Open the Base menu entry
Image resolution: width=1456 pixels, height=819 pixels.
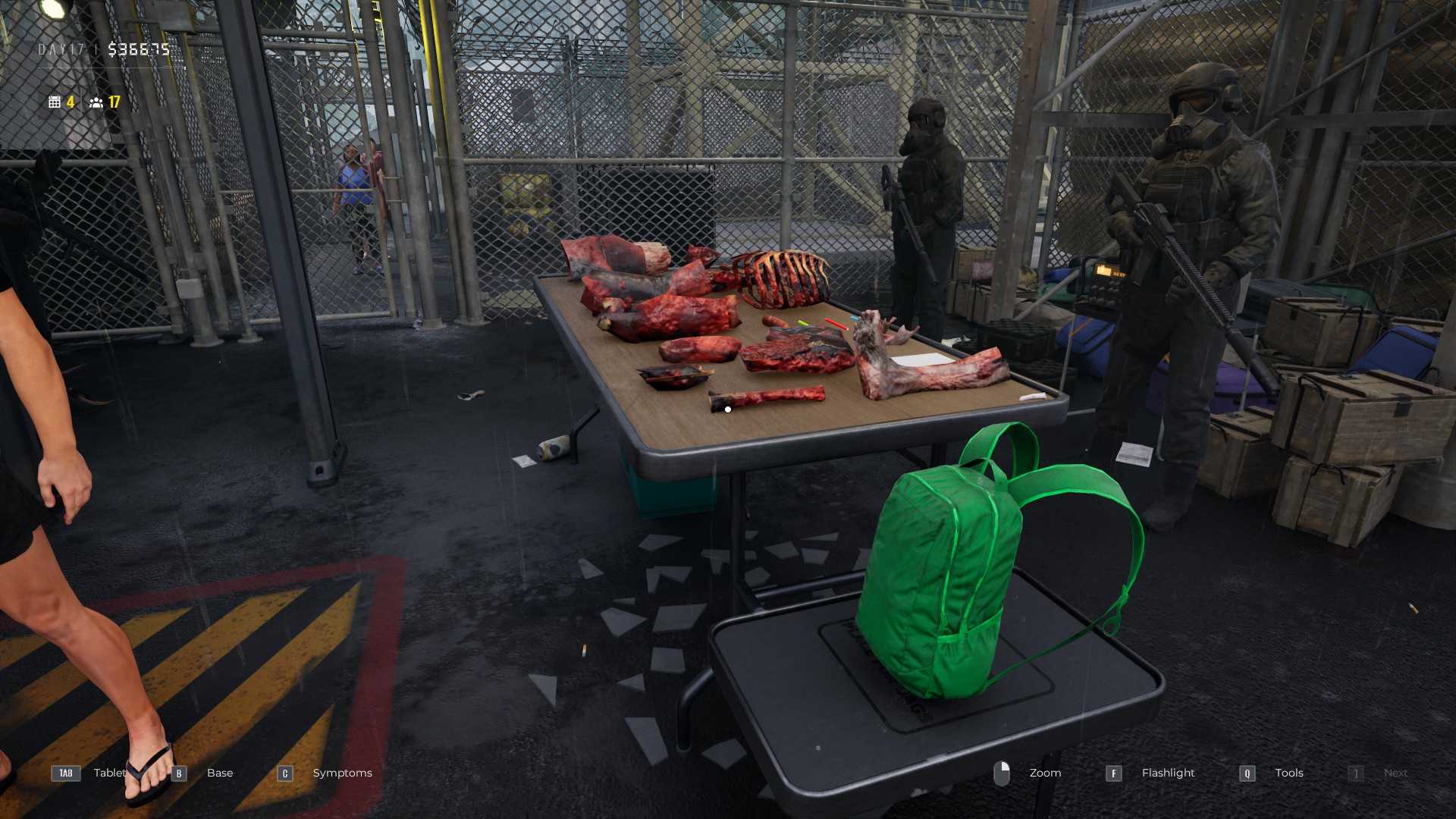click(219, 773)
